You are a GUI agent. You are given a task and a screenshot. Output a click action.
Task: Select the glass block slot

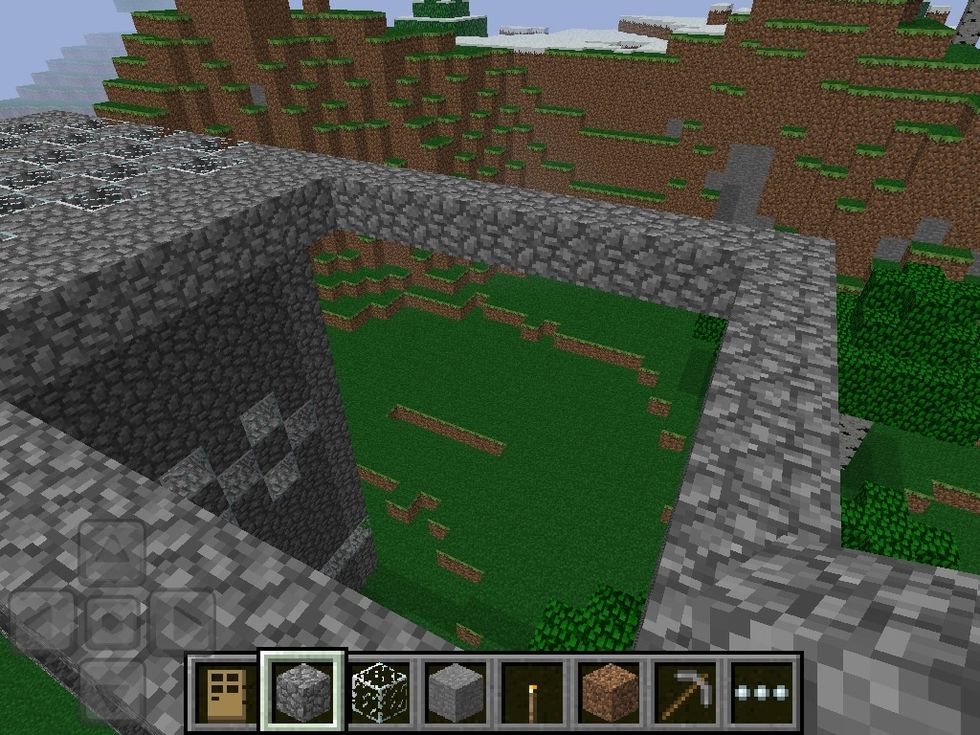point(379,692)
